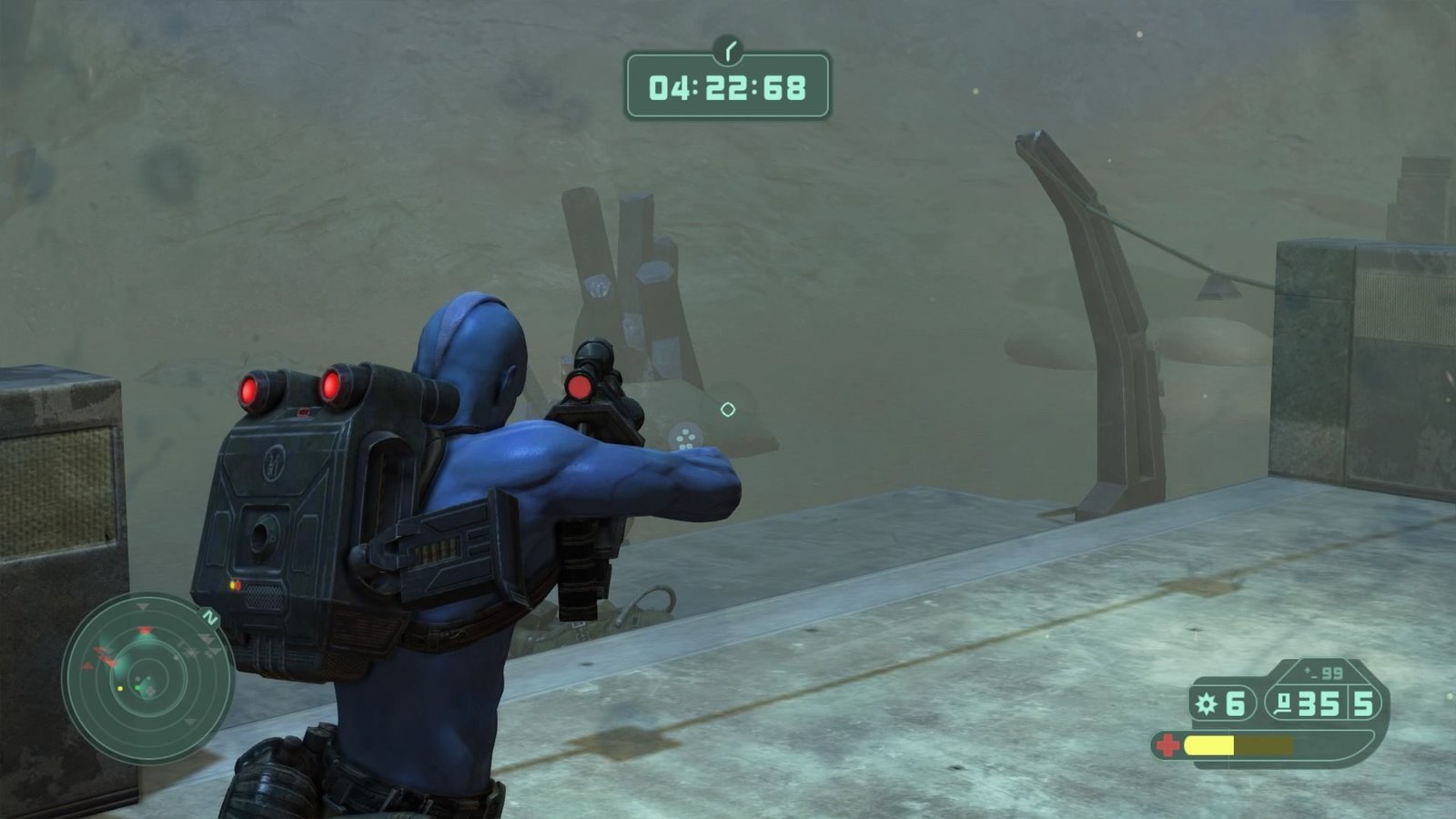Select the N compass marker on the radar

[x=209, y=617]
